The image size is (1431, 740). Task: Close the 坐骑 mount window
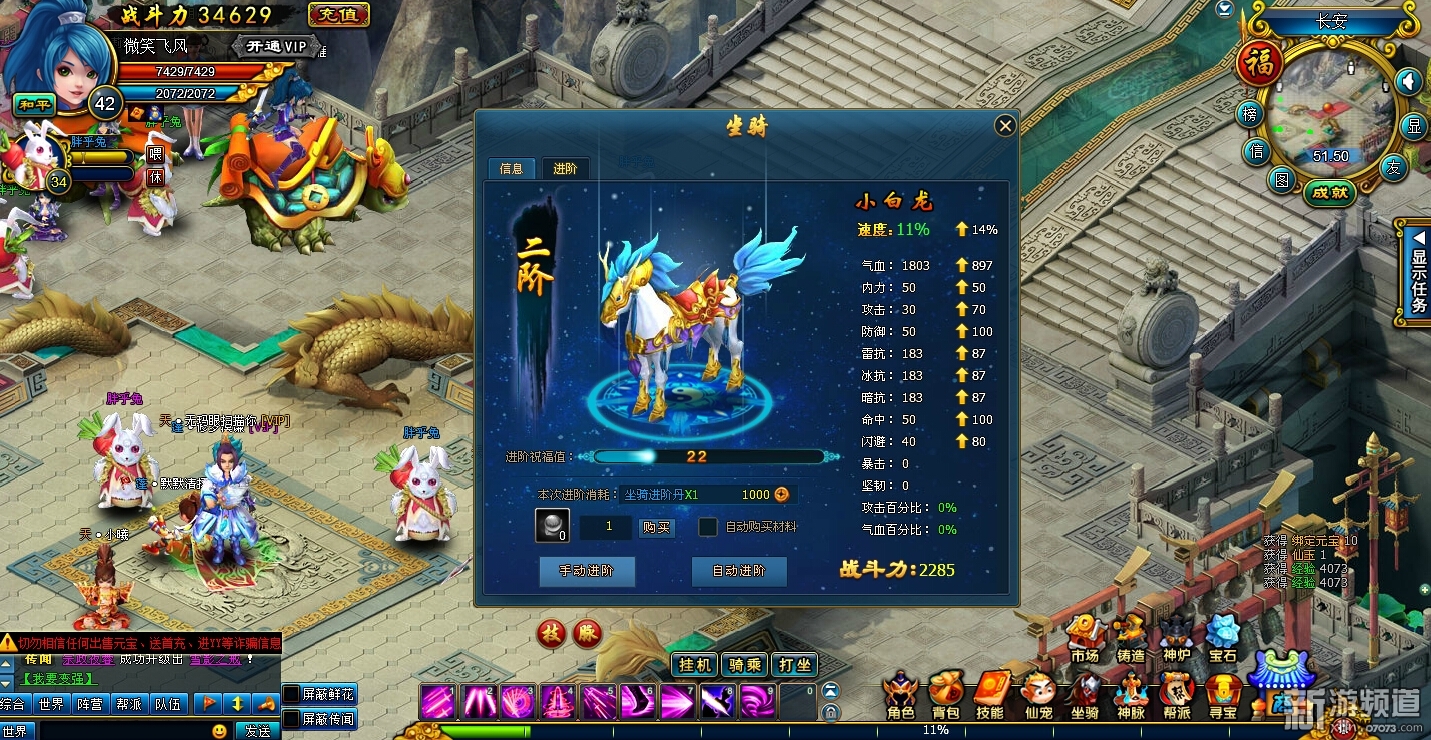pyautogui.click(x=1005, y=125)
